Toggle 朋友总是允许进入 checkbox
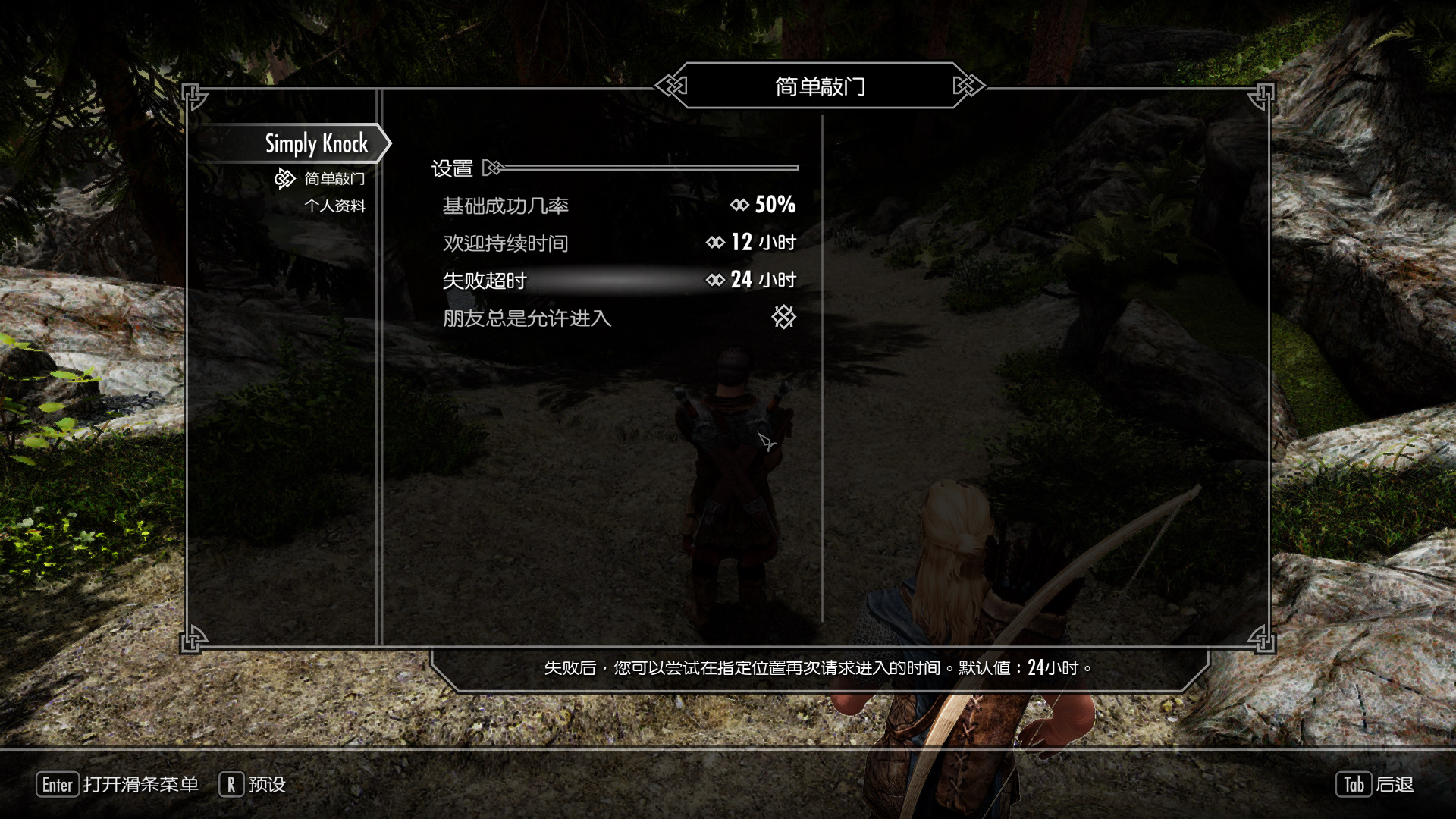Viewport: 1456px width, 819px height. click(x=783, y=318)
